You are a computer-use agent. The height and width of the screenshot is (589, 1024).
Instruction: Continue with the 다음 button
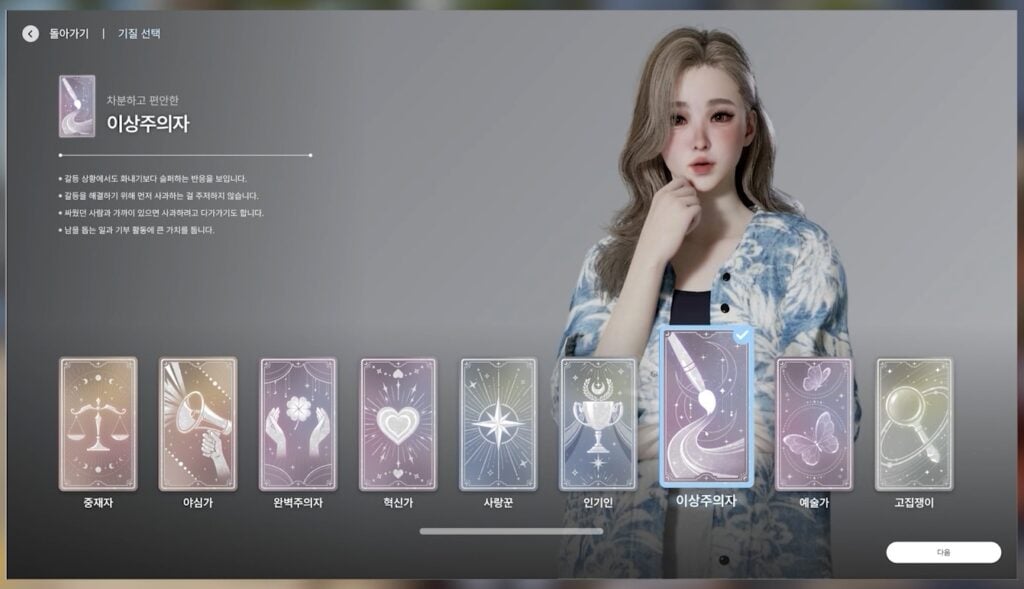click(x=943, y=552)
